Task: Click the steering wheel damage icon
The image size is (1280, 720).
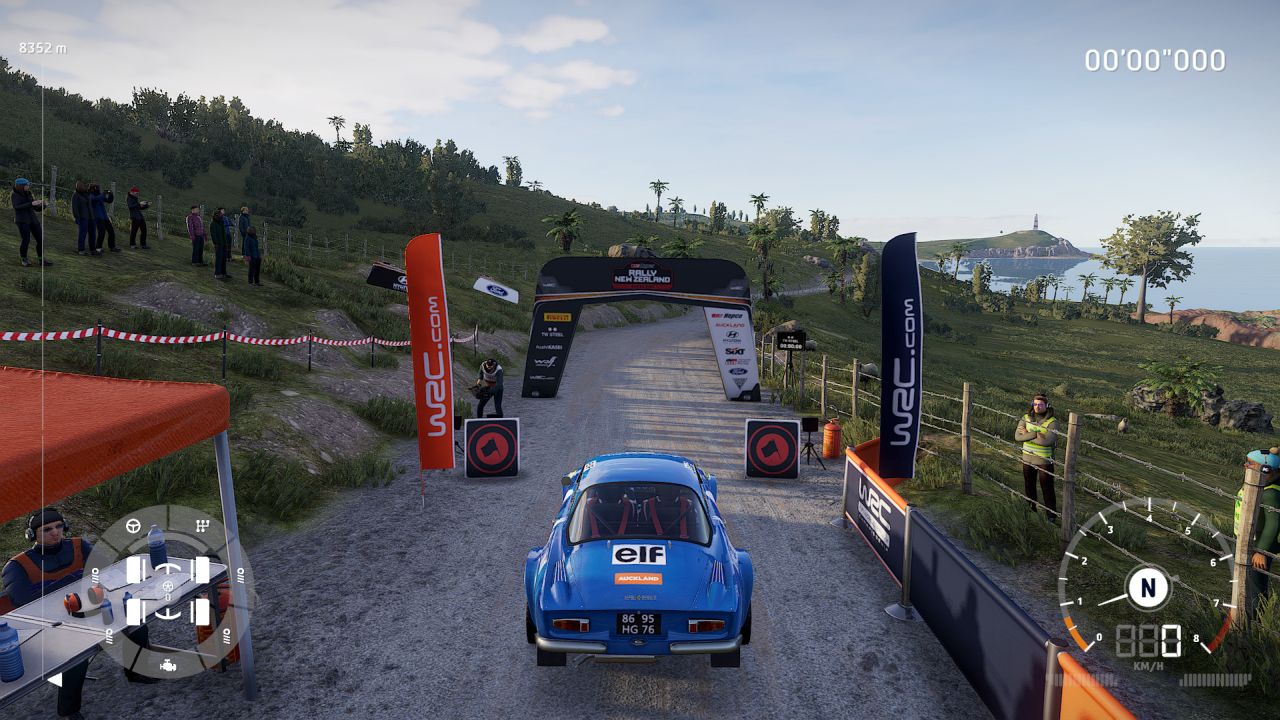Action: [x=133, y=526]
